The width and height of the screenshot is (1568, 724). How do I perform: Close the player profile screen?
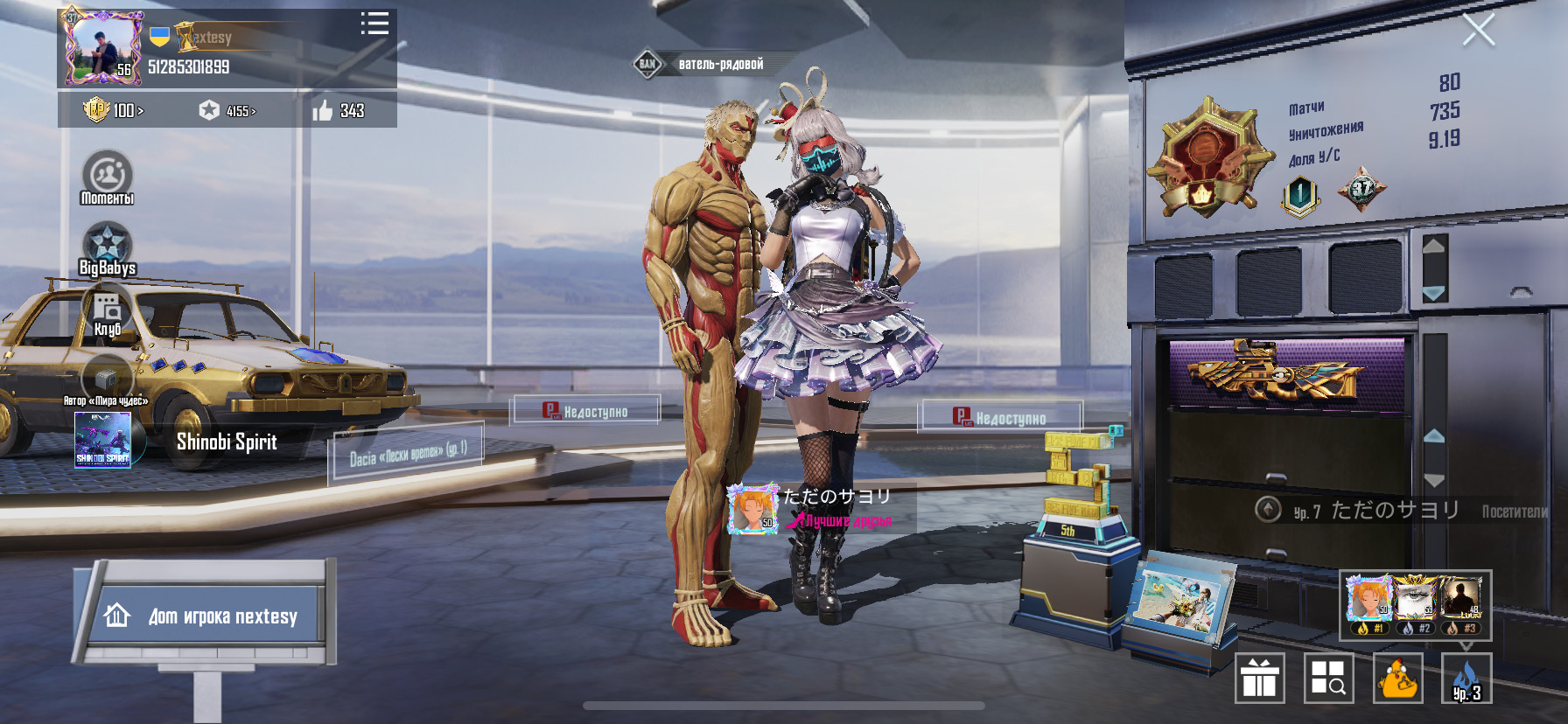(x=1478, y=31)
